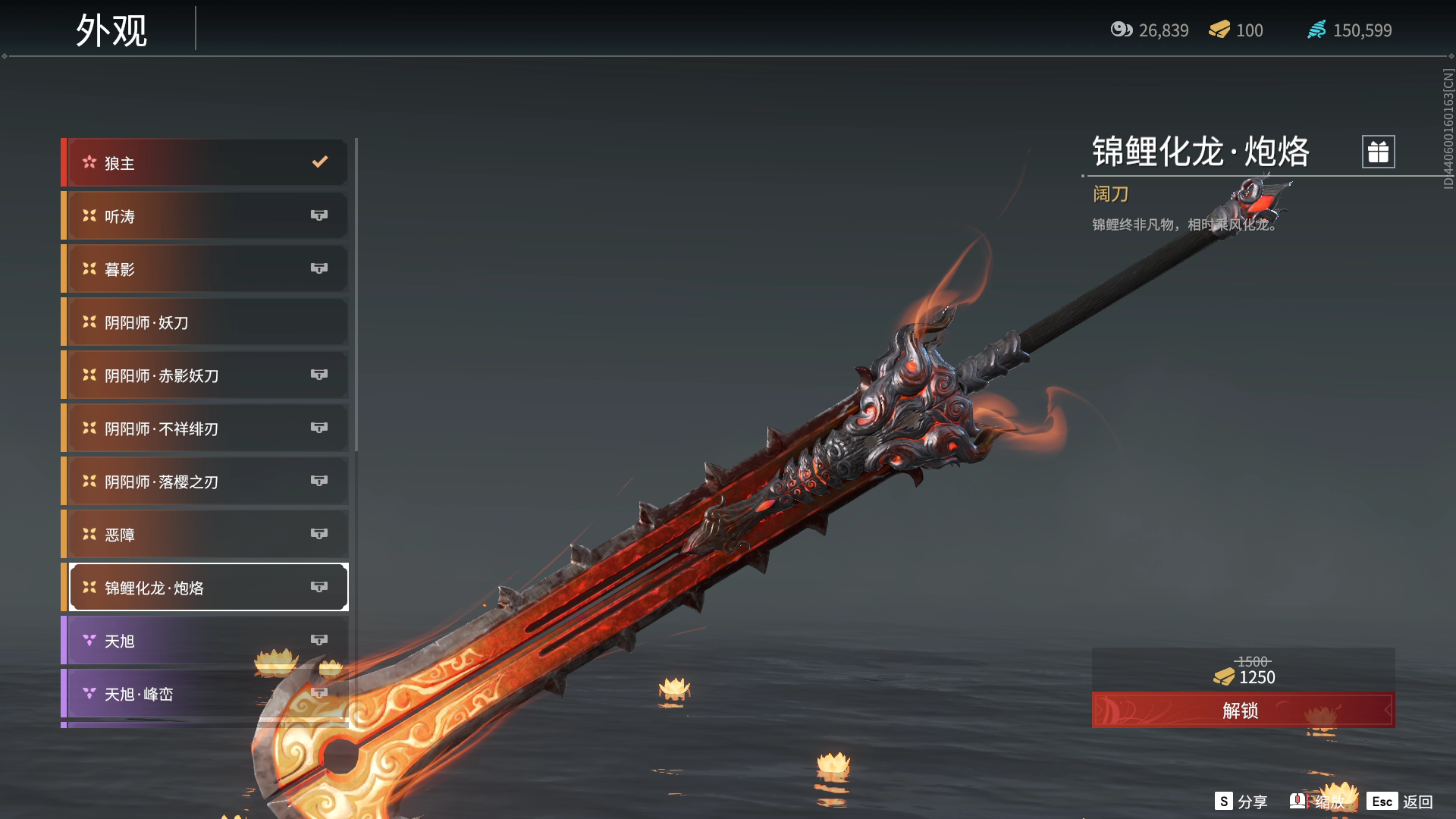1456x819 pixels.
Task: Select the 阴阳师·落樱之刃 entry
Action: tap(206, 482)
